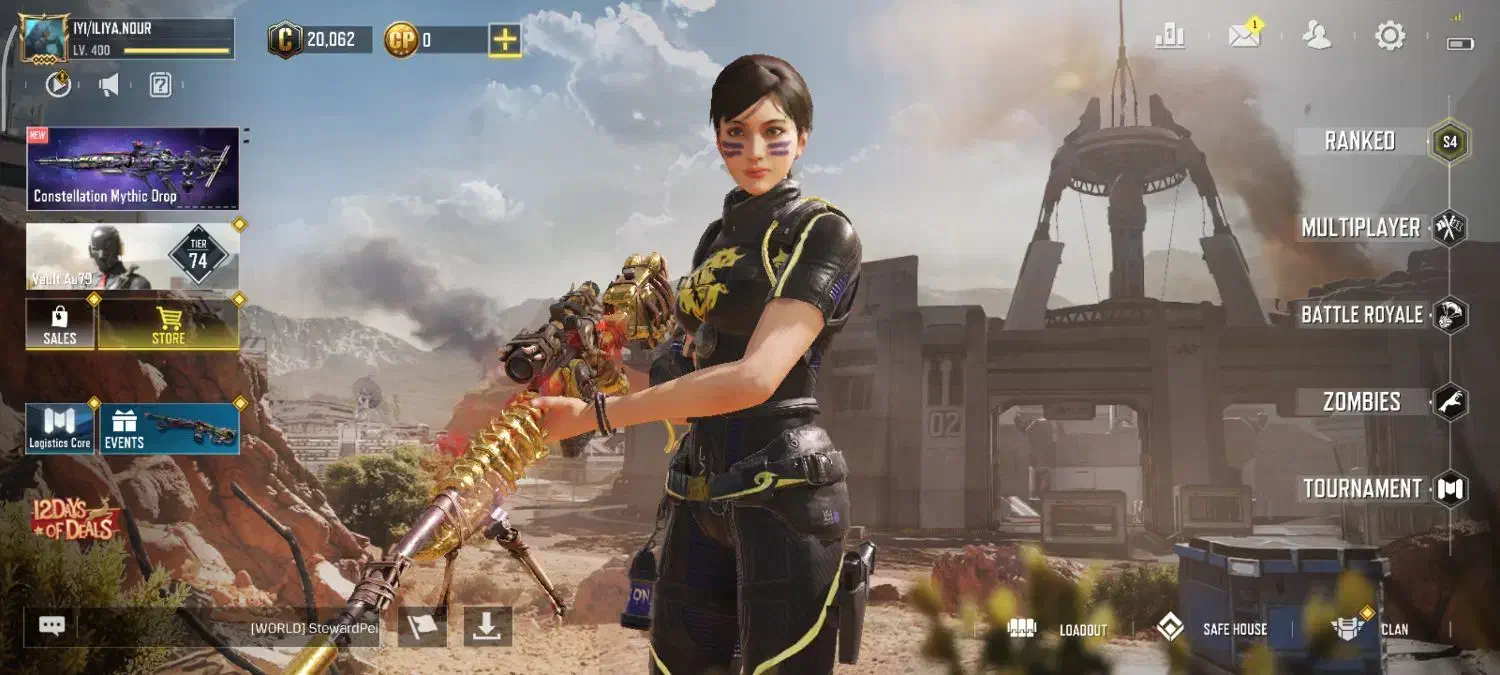
Task: Open the Events panel
Action: [169, 428]
